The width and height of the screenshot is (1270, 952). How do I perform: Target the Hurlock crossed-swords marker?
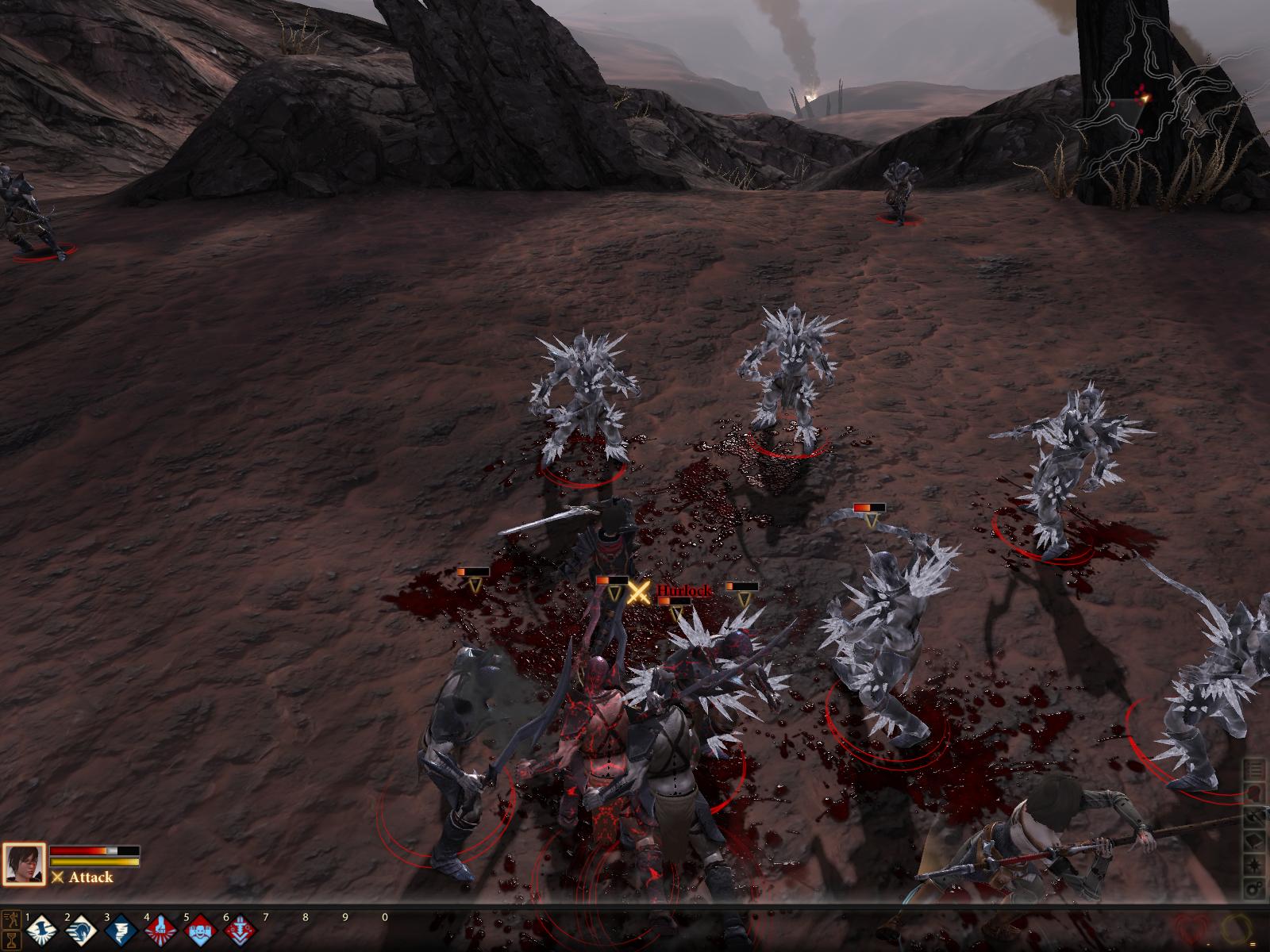click(639, 592)
